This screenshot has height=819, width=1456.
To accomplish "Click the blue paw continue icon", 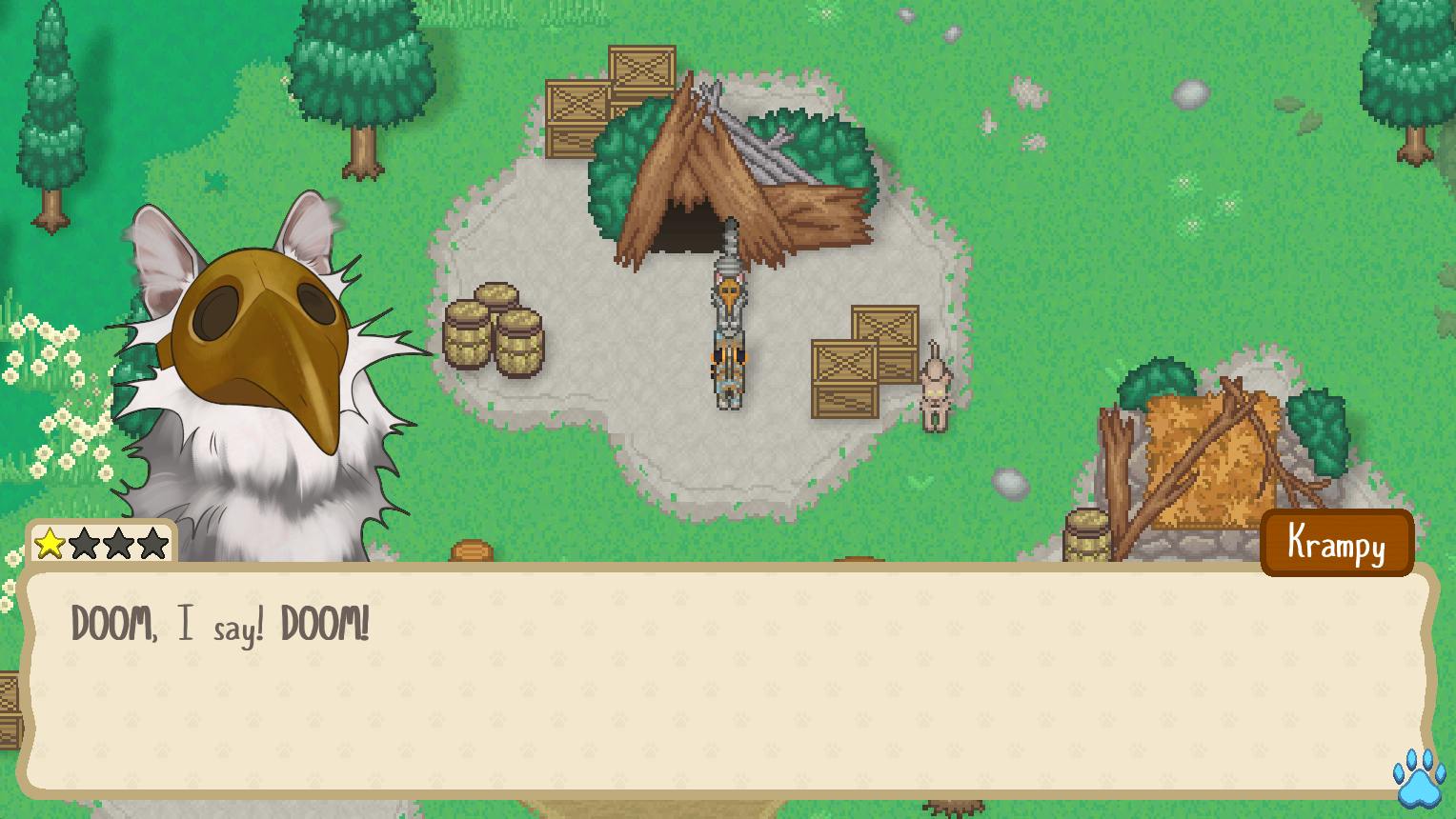I will tap(1419, 777).
